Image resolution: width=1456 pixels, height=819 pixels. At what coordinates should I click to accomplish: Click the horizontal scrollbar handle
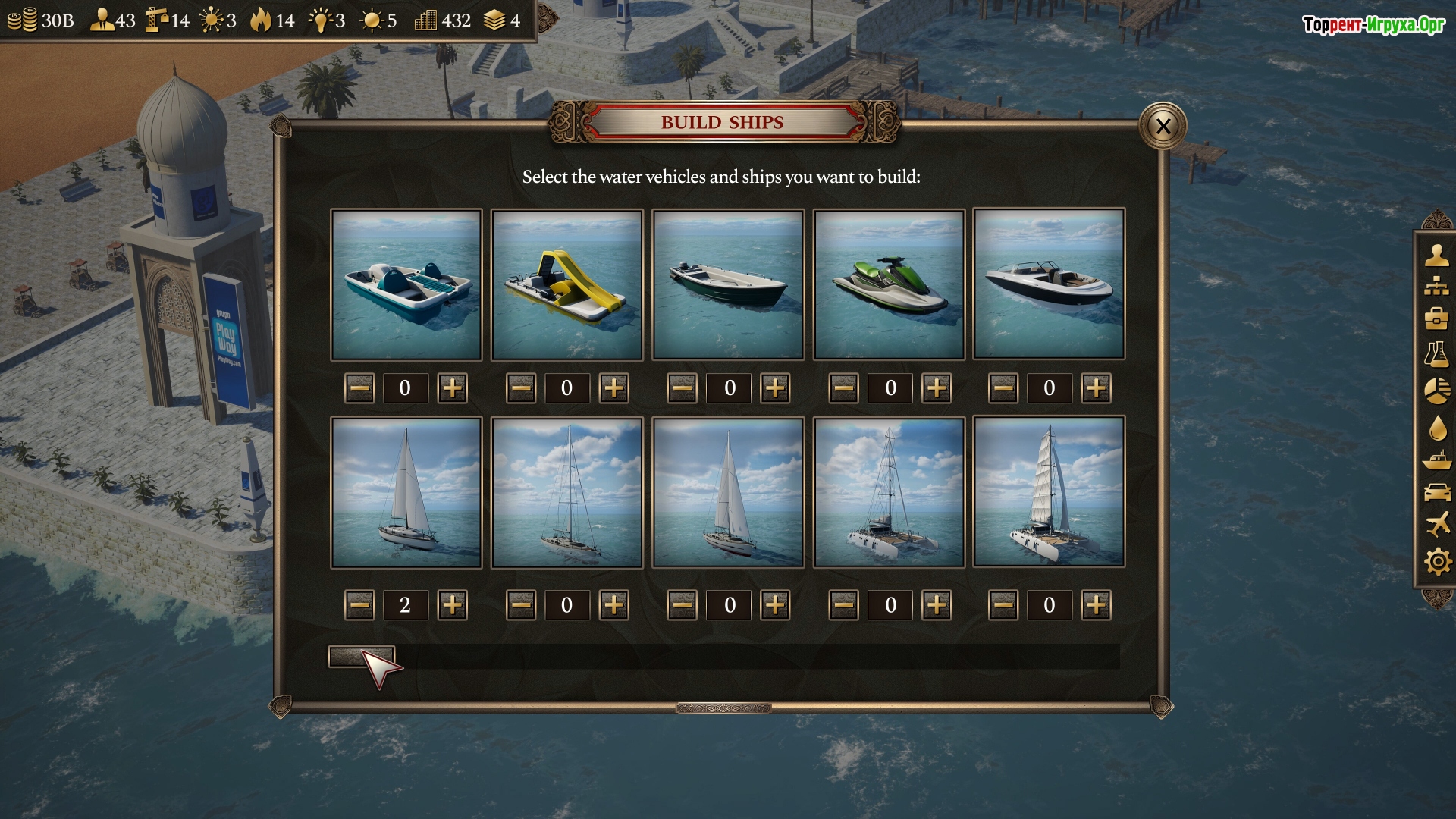click(361, 657)
